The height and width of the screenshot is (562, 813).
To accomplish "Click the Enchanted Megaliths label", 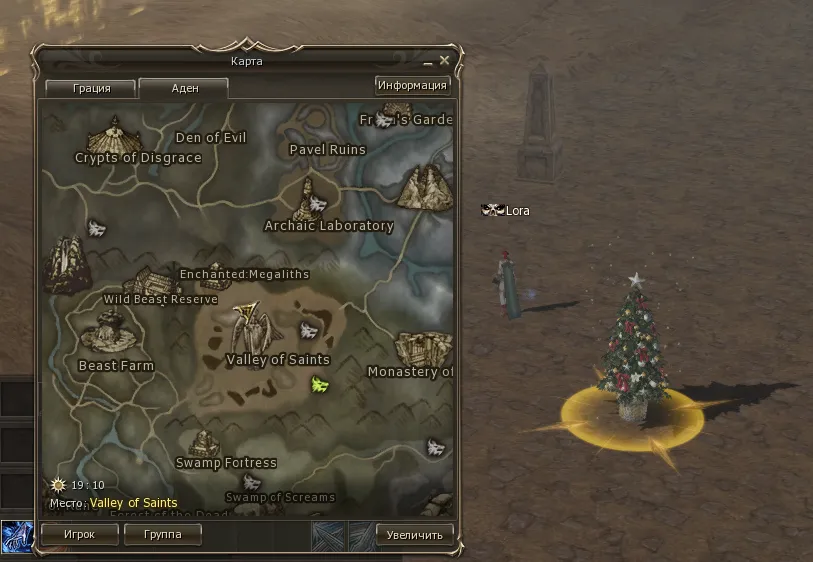I will 244,274.
